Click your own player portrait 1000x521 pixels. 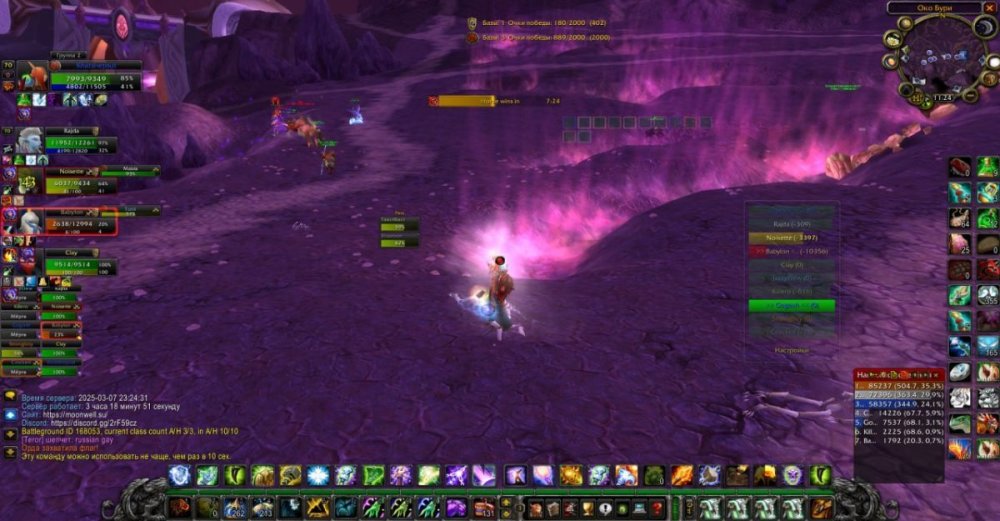(31, 76)
